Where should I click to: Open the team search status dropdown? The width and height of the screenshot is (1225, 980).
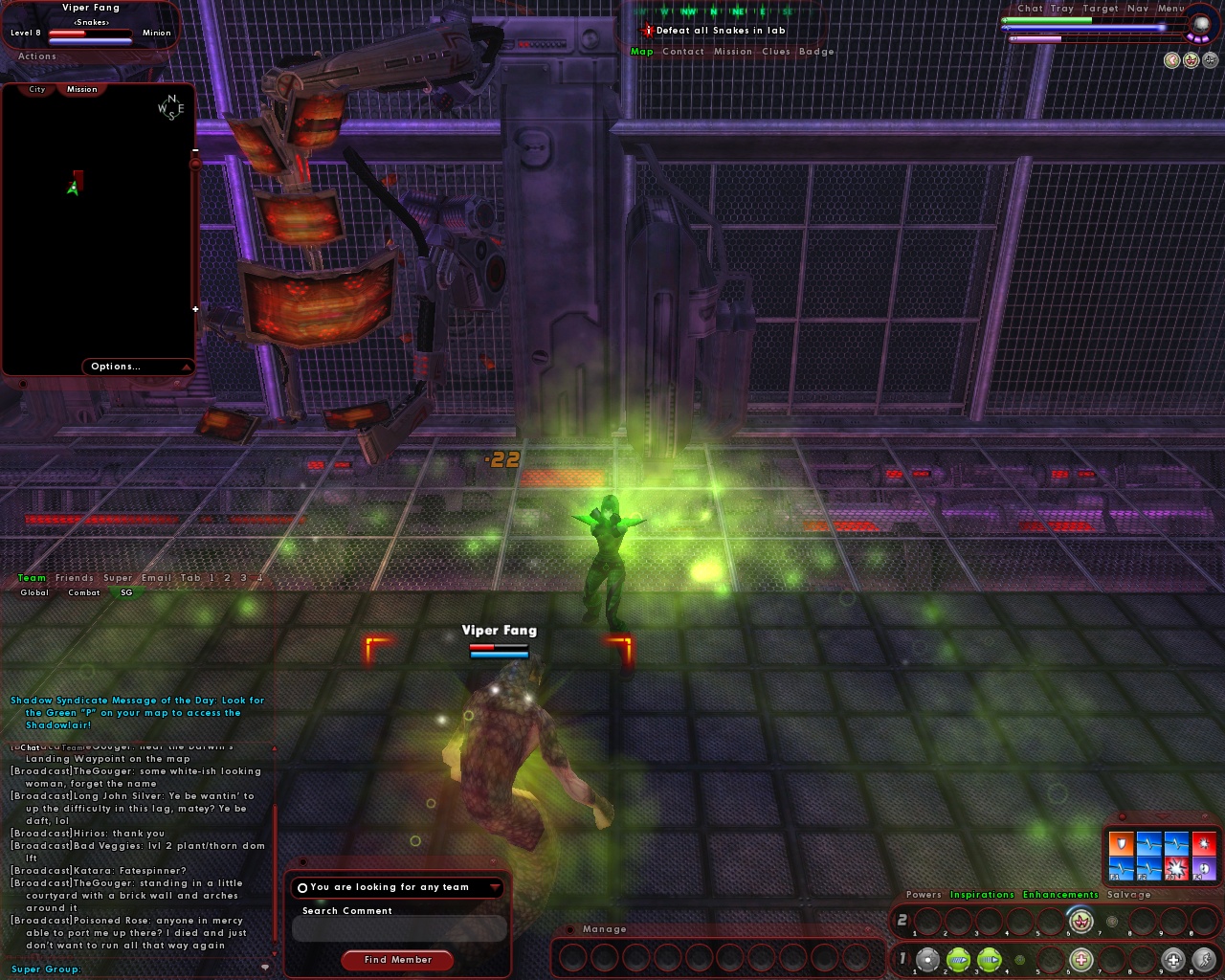495,887
